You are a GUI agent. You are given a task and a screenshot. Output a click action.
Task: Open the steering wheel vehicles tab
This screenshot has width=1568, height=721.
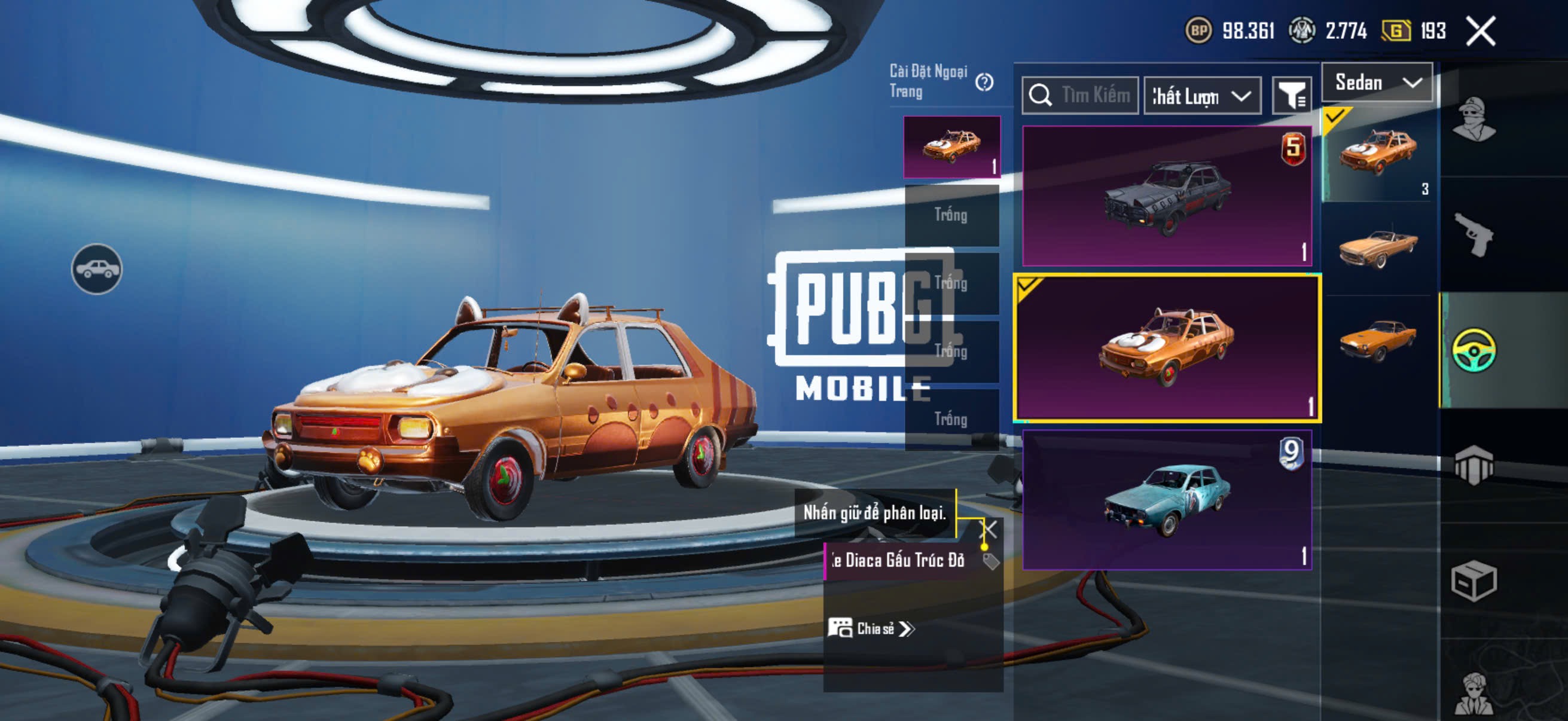pos(1474,350)
